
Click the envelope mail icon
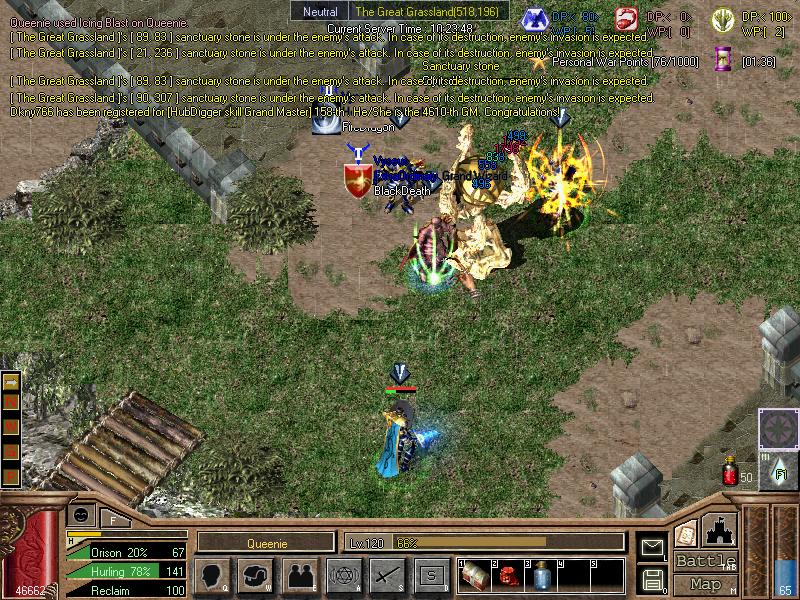(652, 547)
